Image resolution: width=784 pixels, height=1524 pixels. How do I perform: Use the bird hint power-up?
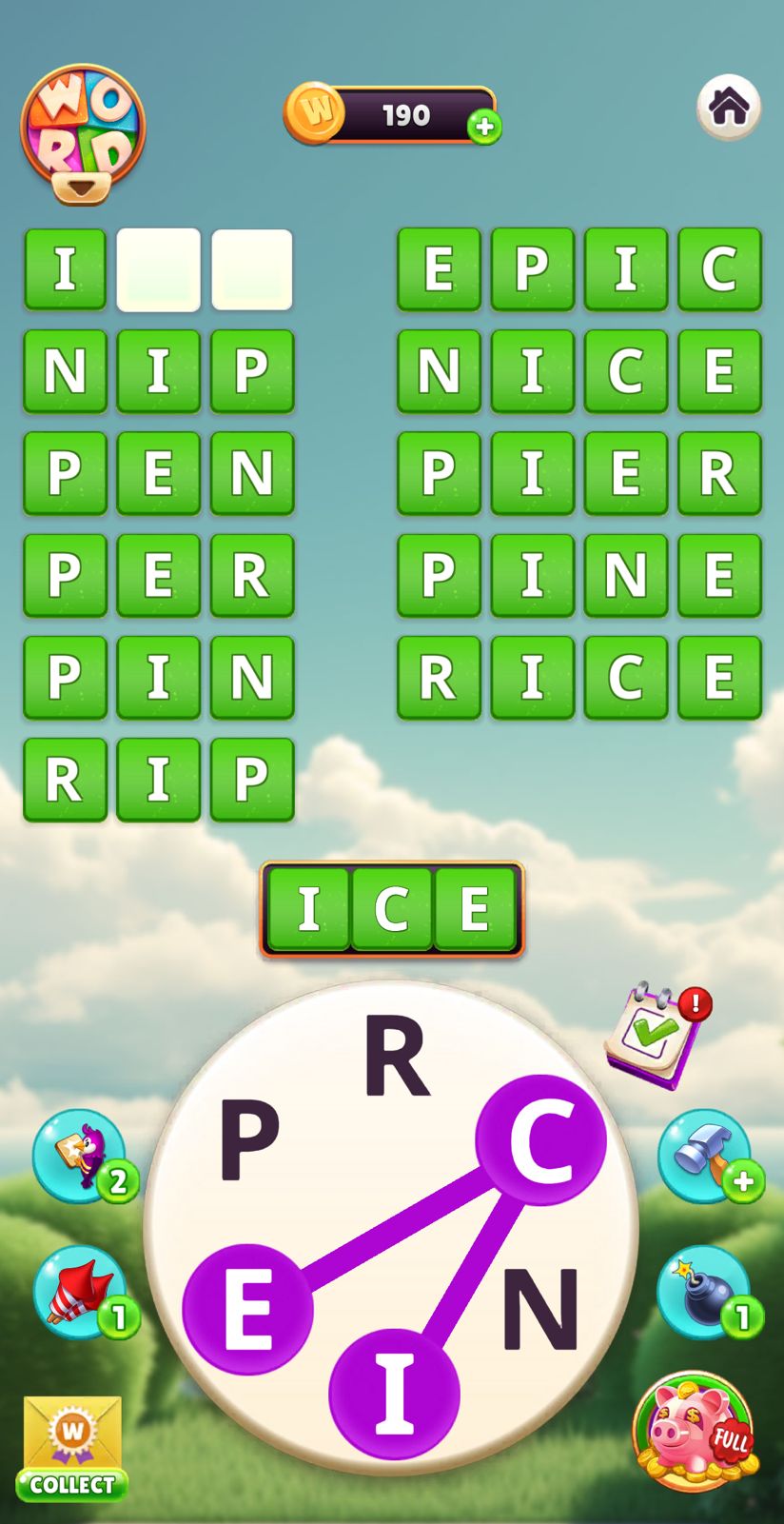point(81,1156)
